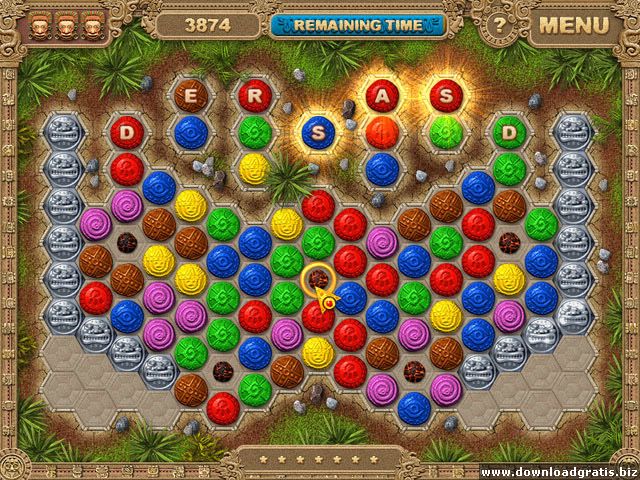The height and width of the screenshot is (480, 640).
Task: Select the red letter D tile
Action: (x=127, y=131)
